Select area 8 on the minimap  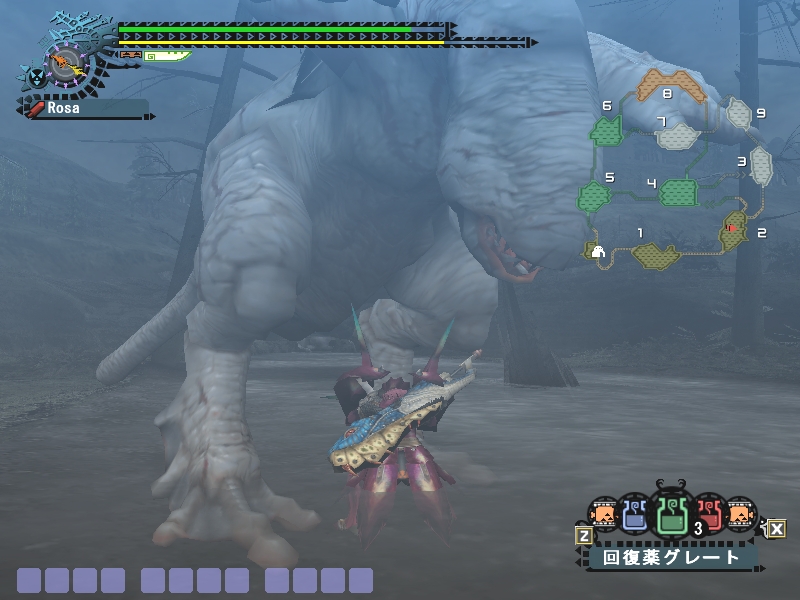pyautogui.click(x=671, y=85)
